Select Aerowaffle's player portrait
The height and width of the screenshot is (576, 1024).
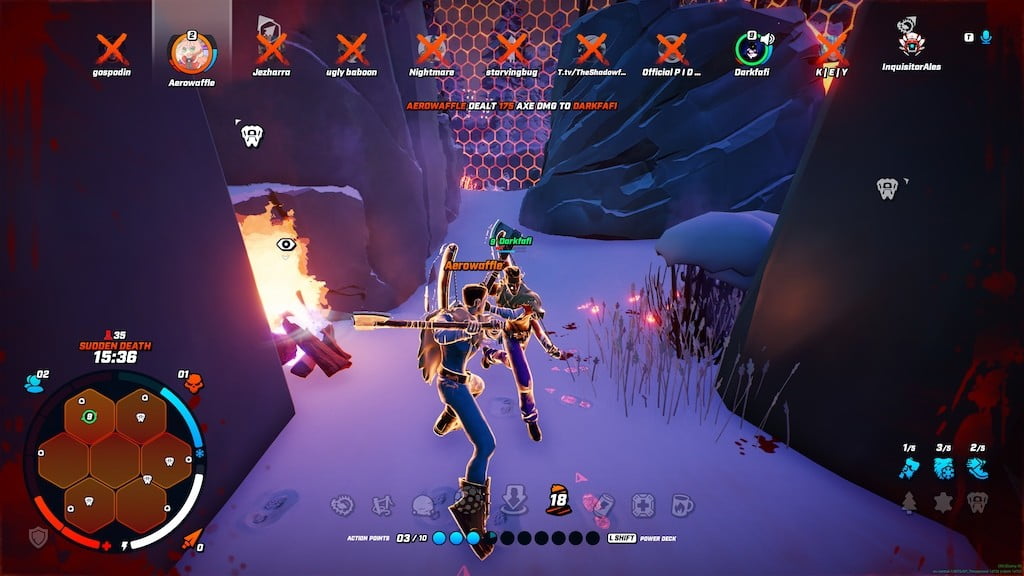tap(190, 52)
